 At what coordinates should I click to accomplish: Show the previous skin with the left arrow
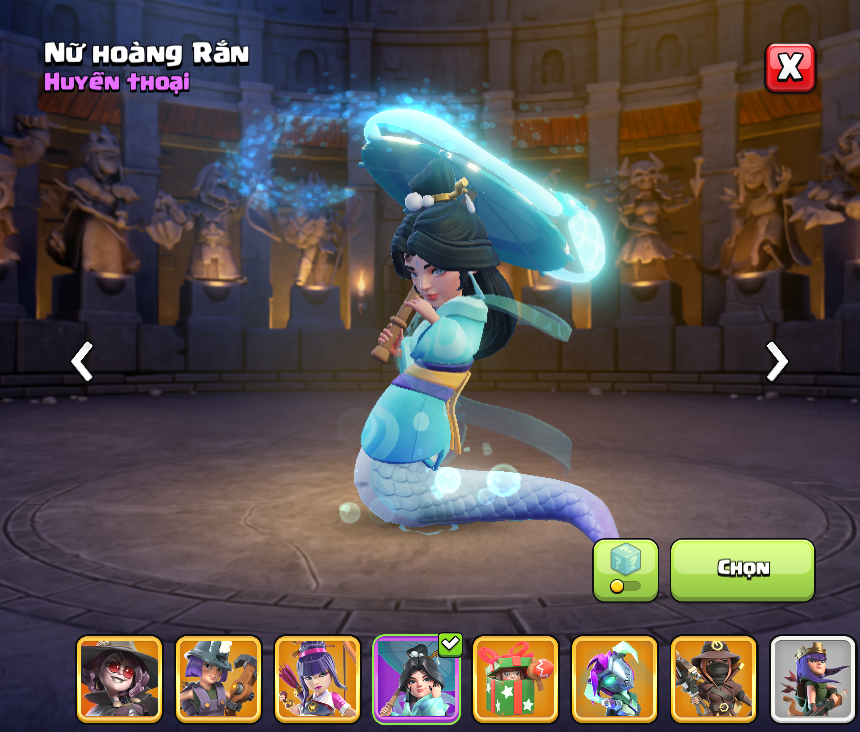click(x=82, y=361)
